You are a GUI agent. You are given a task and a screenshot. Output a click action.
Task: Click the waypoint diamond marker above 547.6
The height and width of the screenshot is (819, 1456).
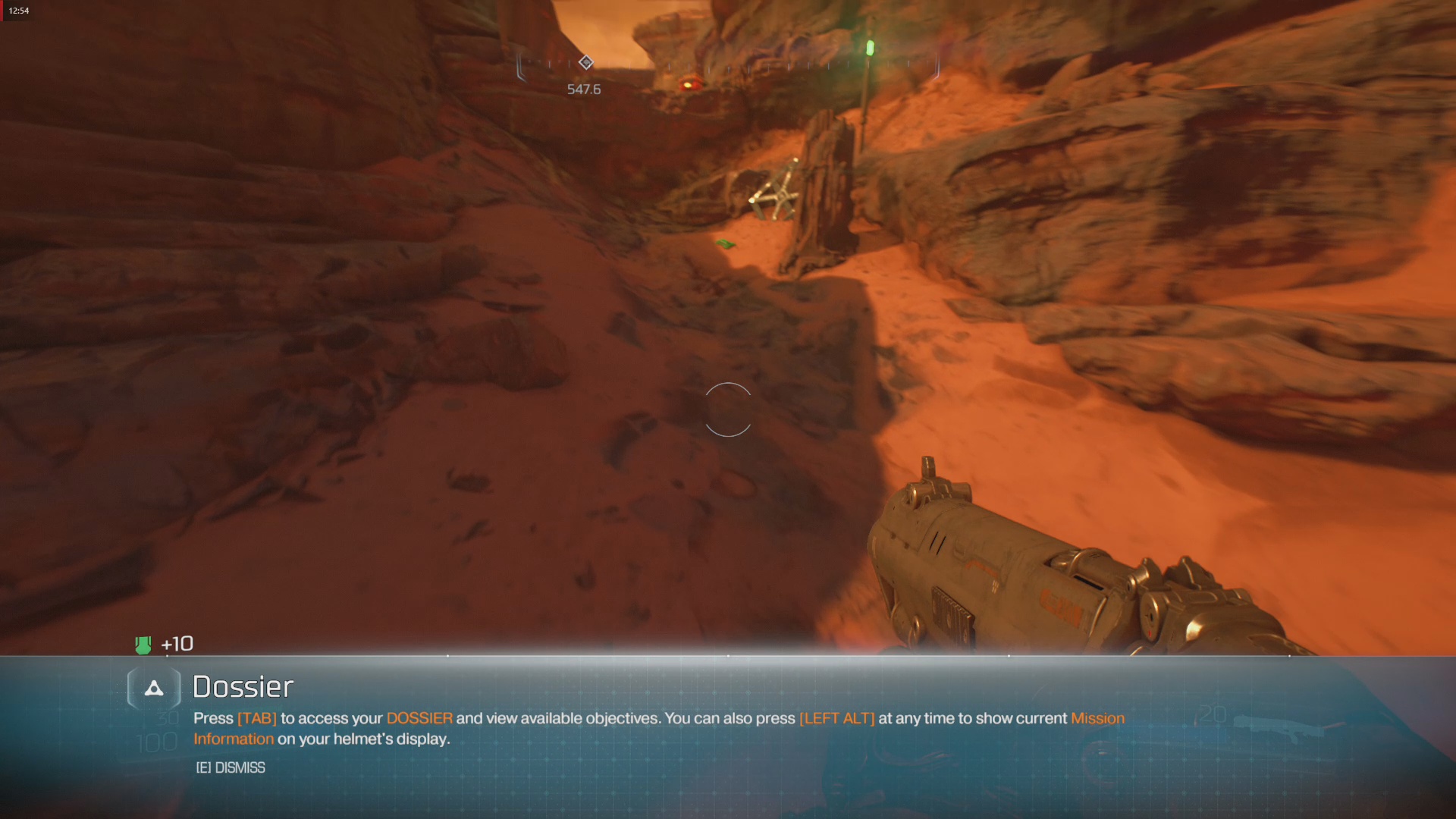click(x=585, y=63)
